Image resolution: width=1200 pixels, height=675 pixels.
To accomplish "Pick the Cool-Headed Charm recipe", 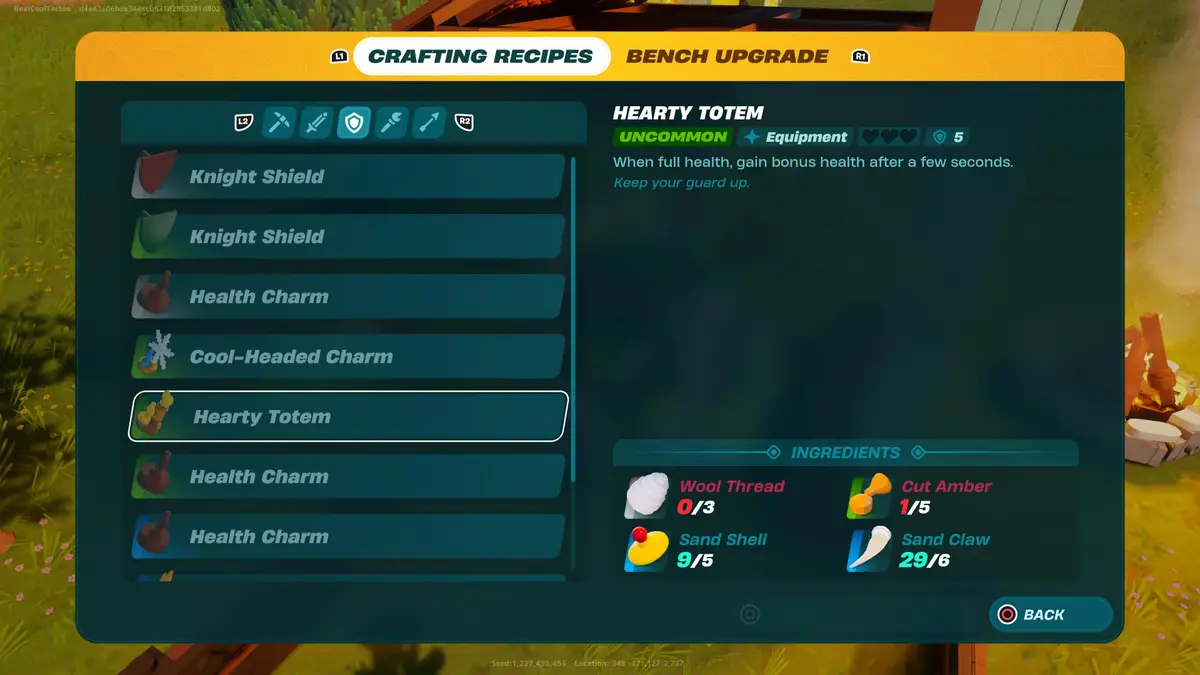I will 348,357.
